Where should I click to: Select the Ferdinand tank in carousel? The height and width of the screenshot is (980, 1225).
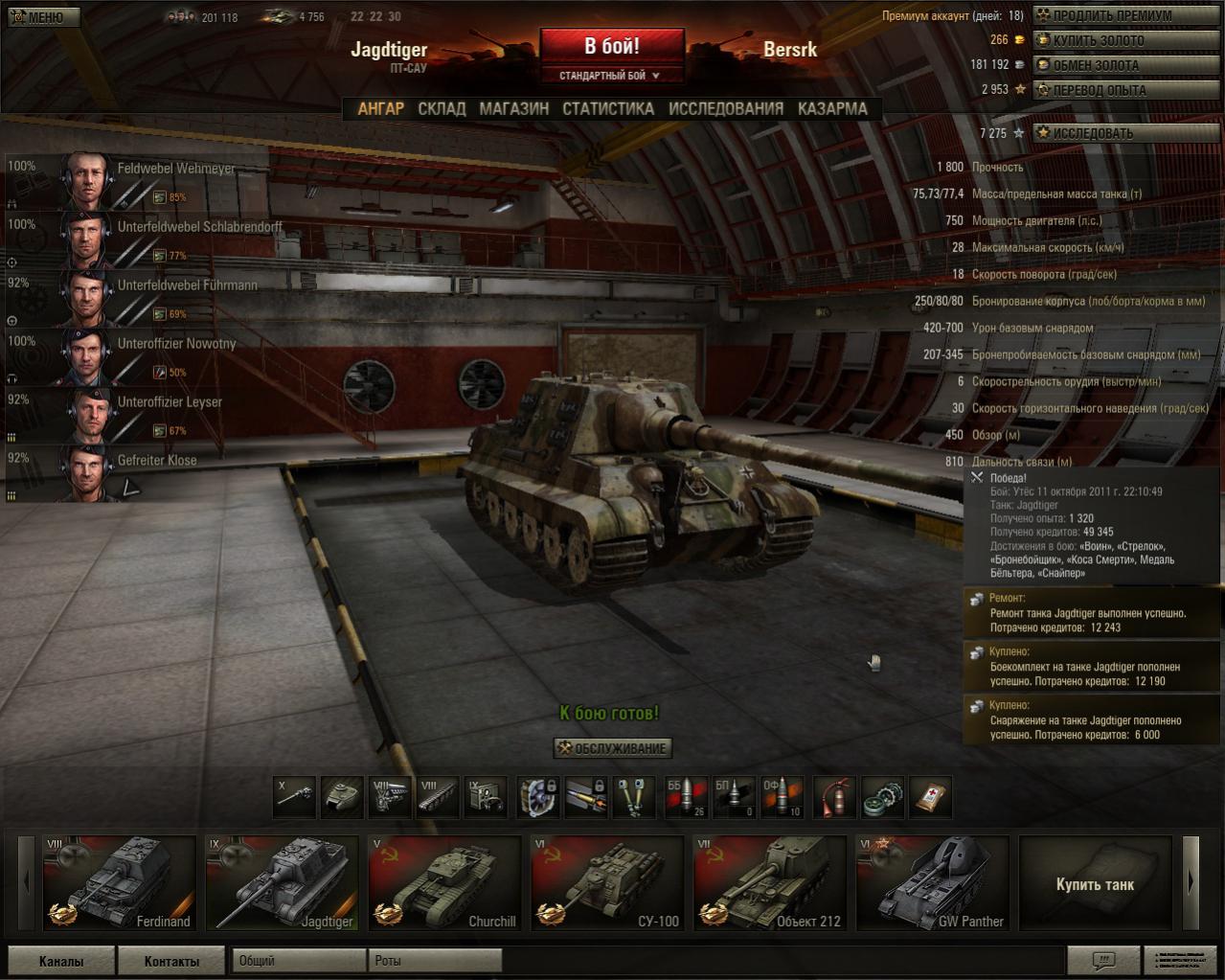point(119,882)
